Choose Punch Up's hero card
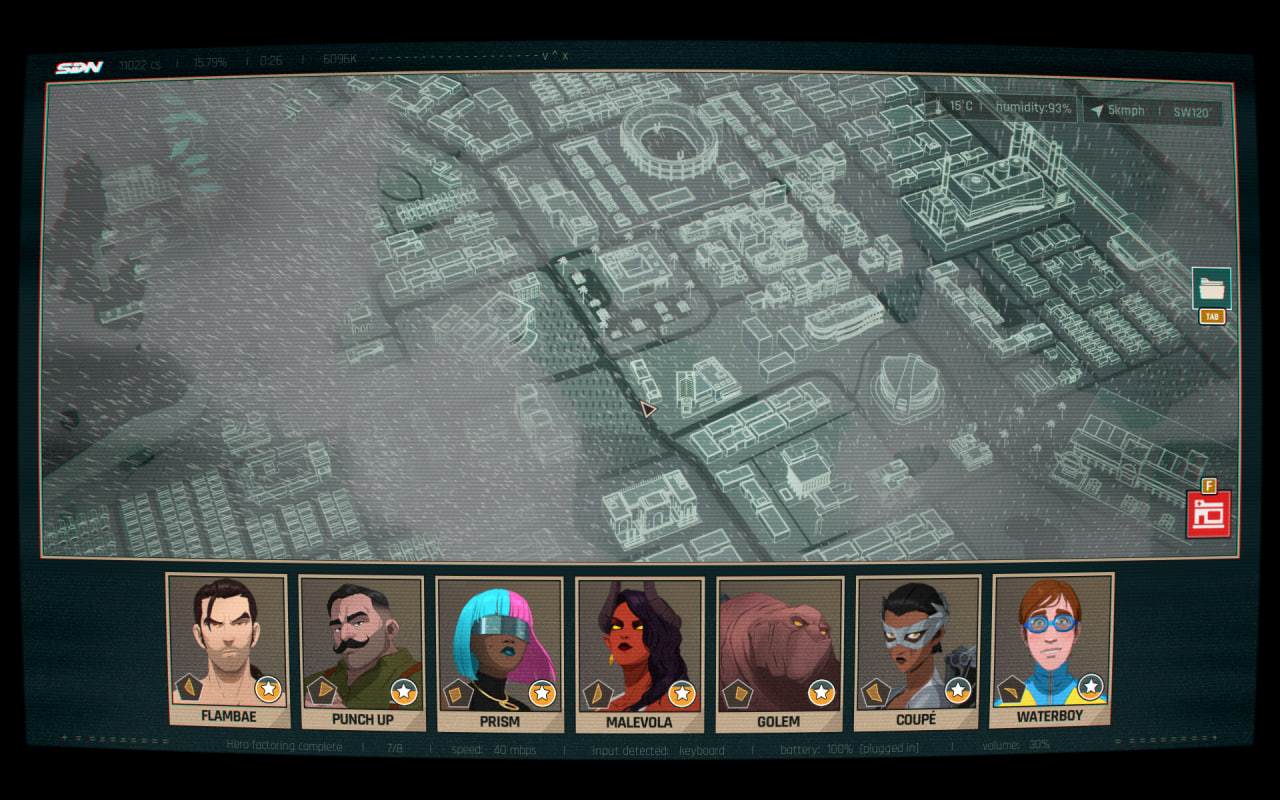 (x=362, y=651)
